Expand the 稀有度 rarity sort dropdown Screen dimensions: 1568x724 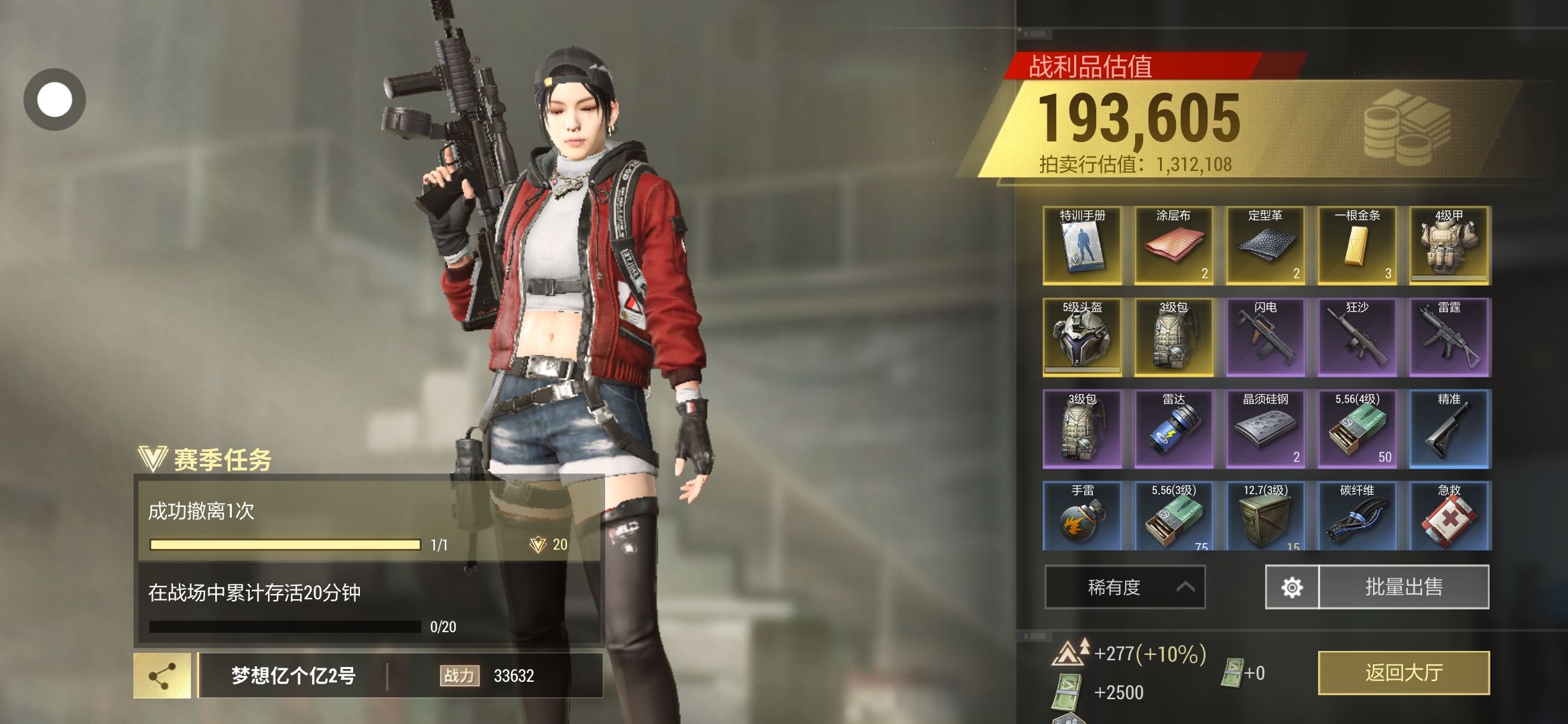point(1124,587)
